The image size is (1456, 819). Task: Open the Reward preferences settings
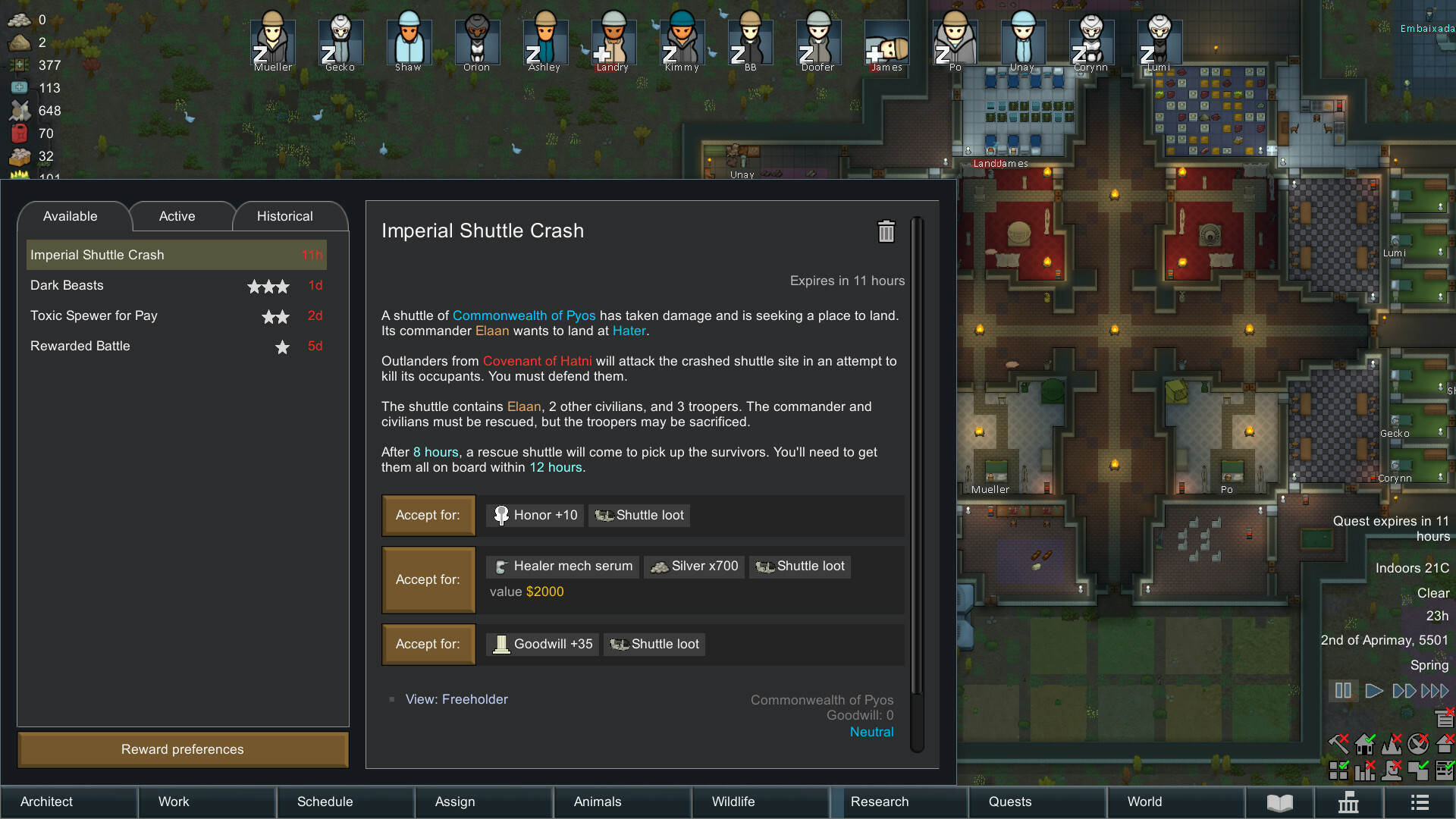pyautogui.click(x=182, y=749)
